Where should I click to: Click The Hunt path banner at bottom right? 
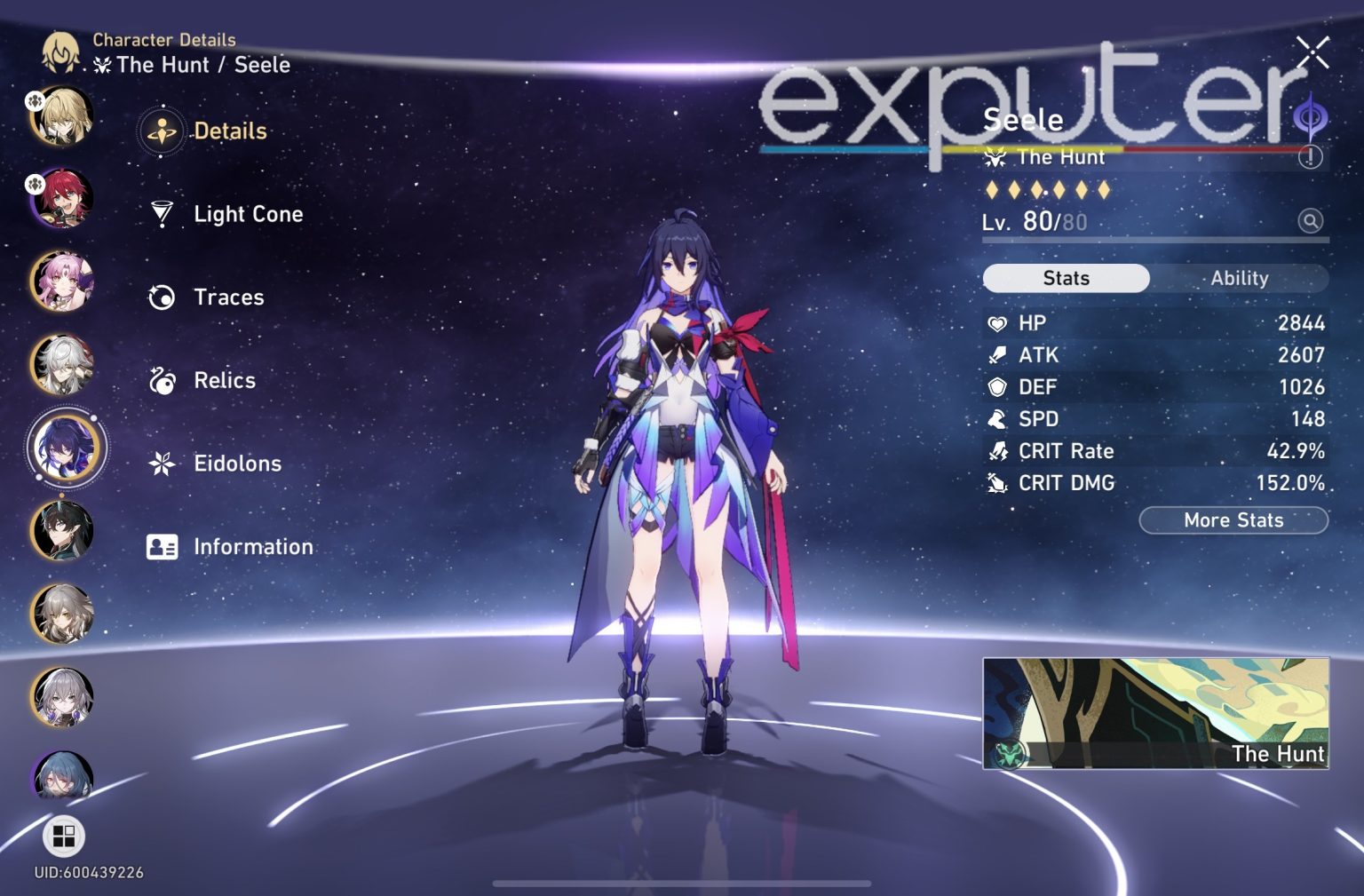[1154, 715]
